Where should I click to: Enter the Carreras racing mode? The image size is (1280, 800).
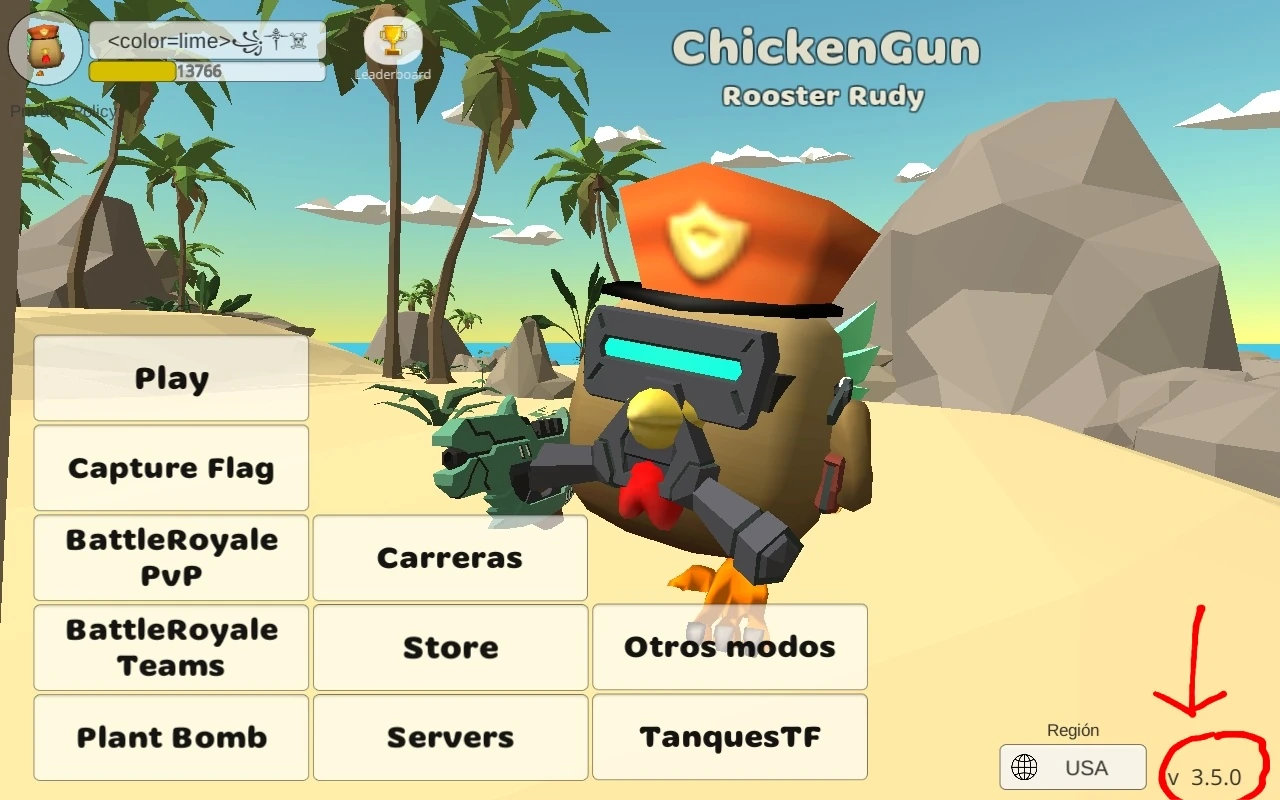pos(450,557)
